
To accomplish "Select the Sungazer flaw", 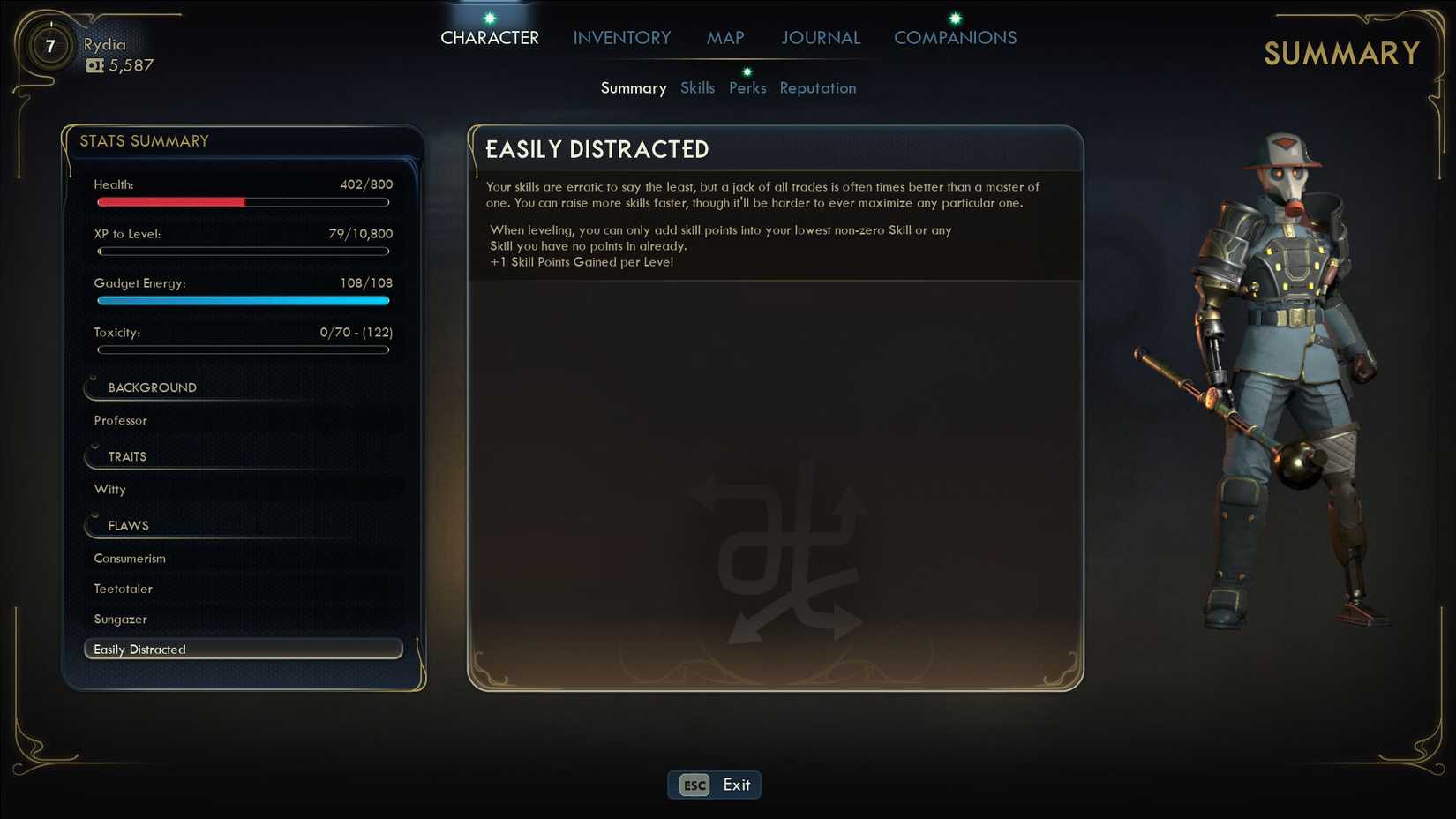I will click(x=120, y=619).
